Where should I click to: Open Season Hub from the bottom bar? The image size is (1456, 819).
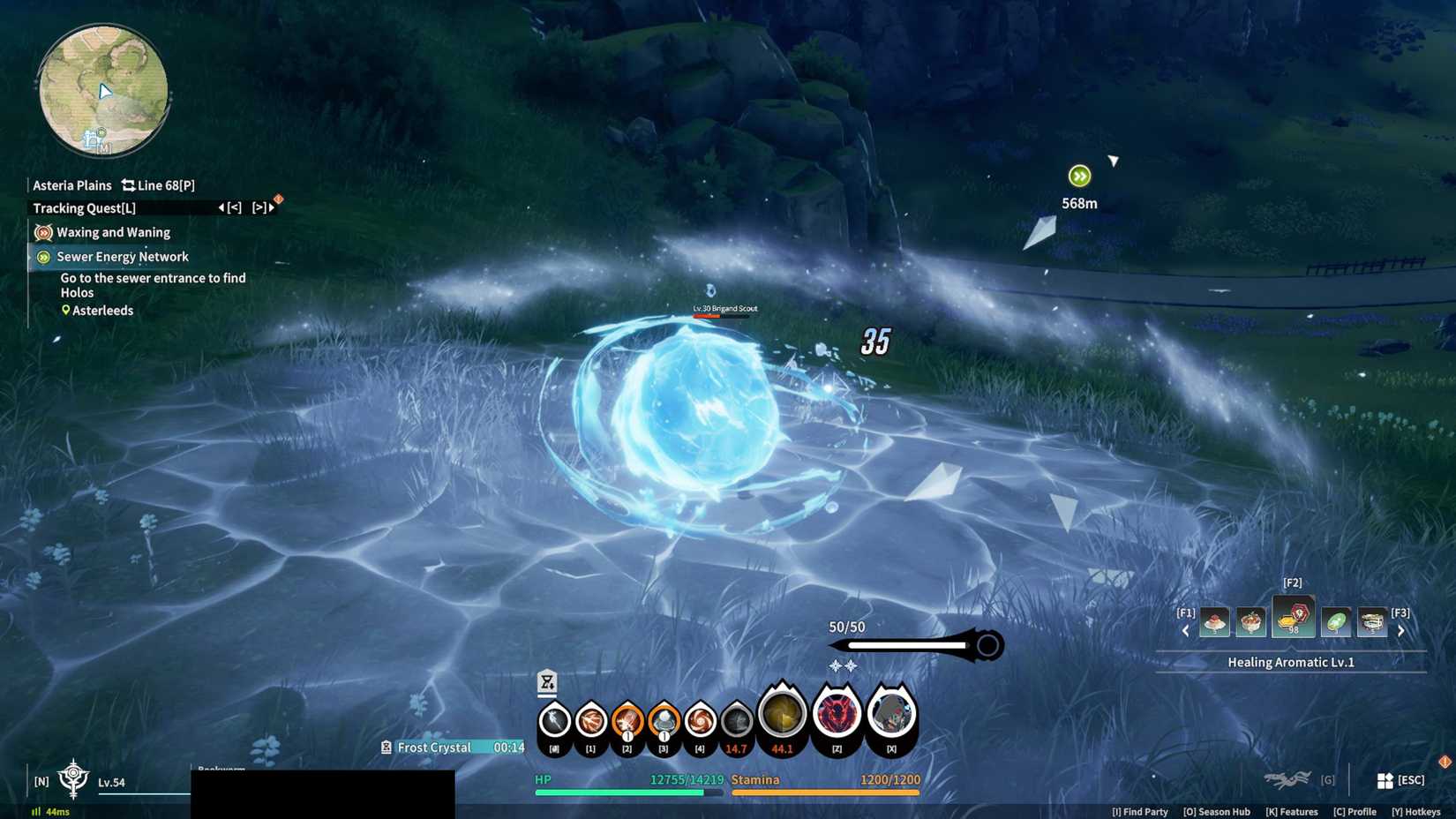click(x=1217, y=811)
